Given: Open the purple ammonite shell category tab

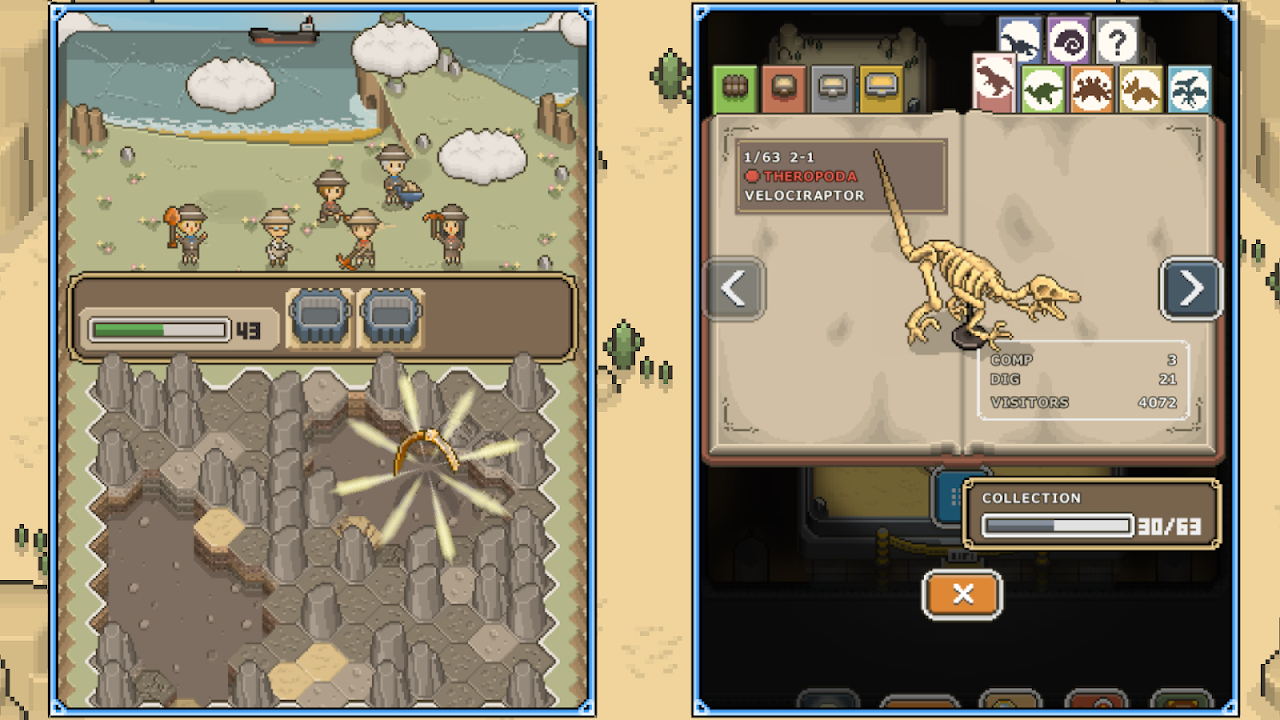Looking at the screenshot, I should tap(1069, 41).
